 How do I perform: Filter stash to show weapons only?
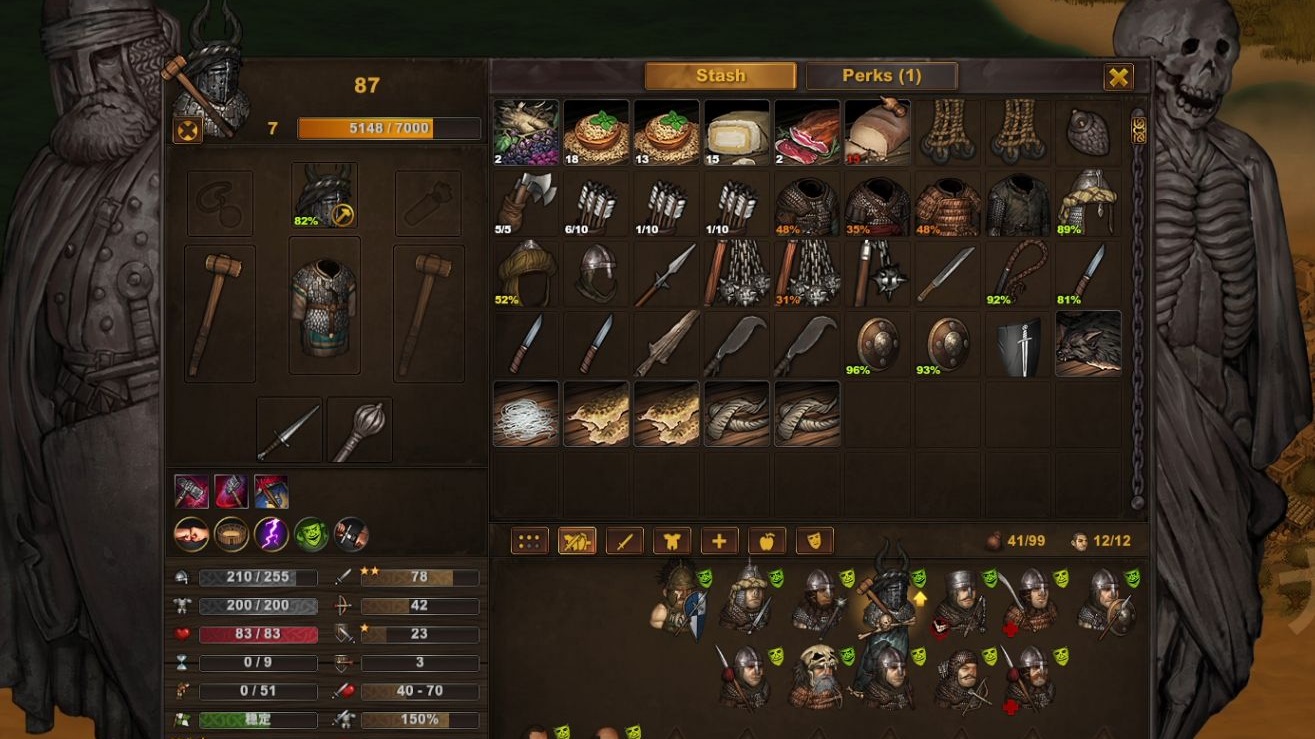click(x=624, y=541)
